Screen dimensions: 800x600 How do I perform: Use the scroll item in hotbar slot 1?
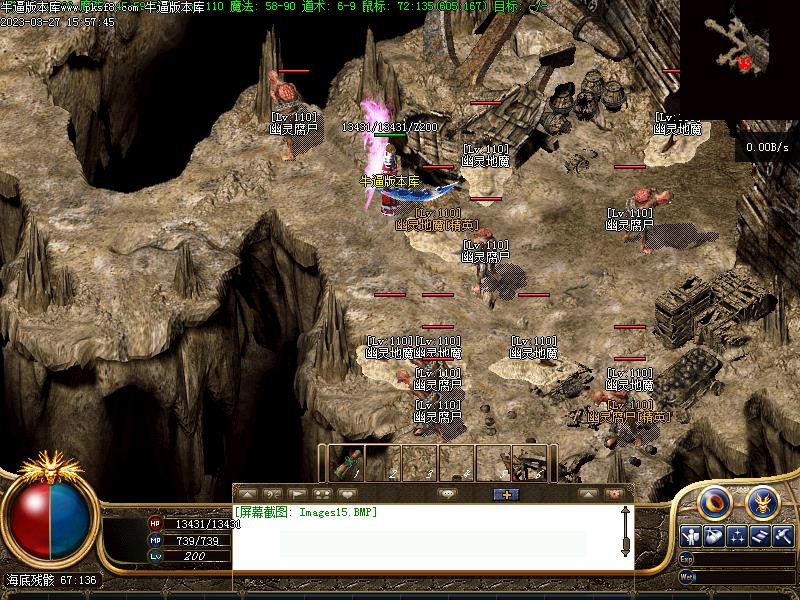point(347,464)
